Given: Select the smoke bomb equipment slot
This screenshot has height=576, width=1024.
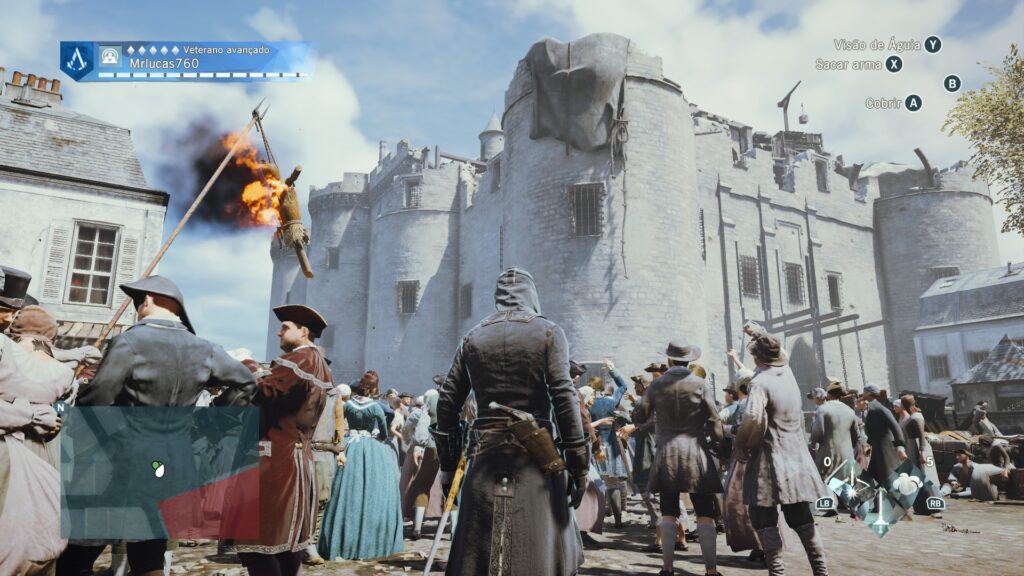Looking at the screenshot, I should click(x=908, y=482).
